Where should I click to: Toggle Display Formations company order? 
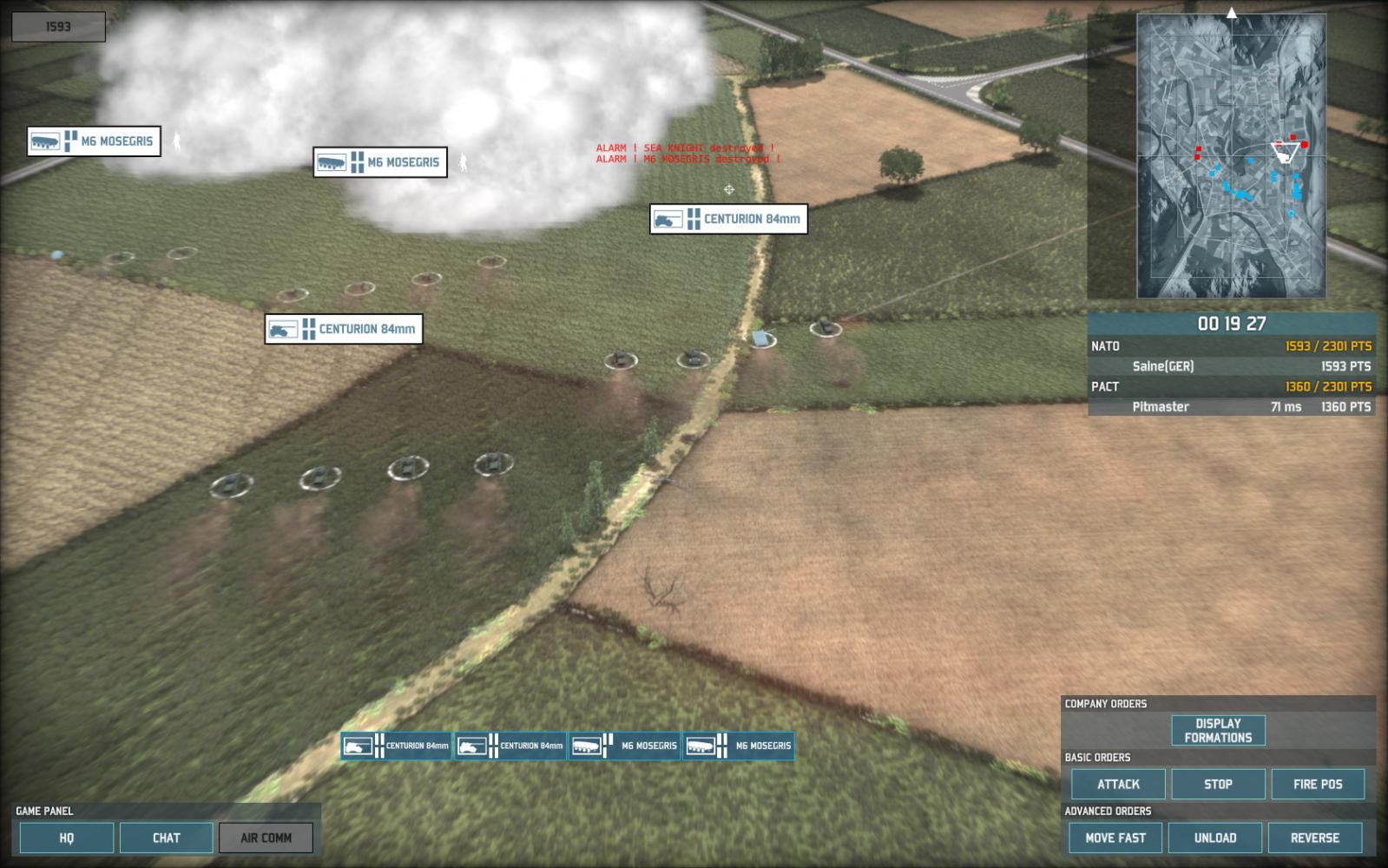pyautogui.click(x=1218, y=730)
